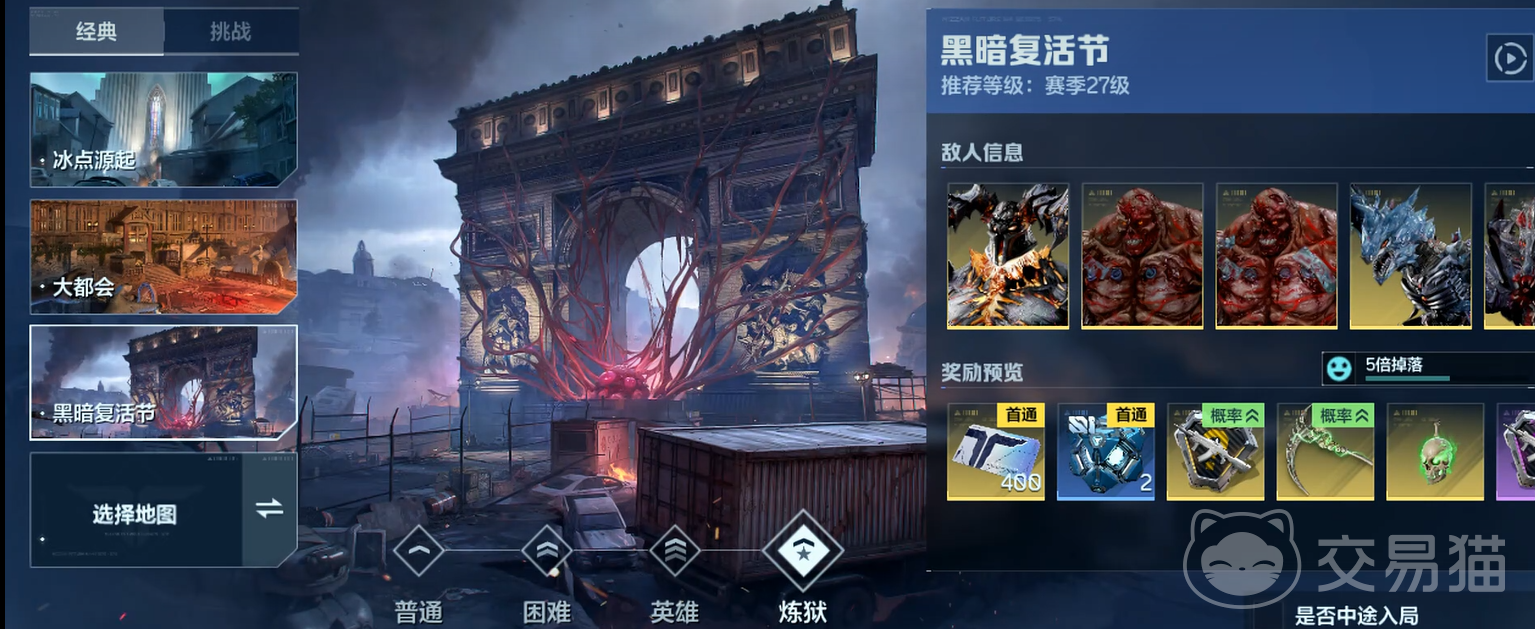View the black-gold armored boss enemy

coord(1008,255)
